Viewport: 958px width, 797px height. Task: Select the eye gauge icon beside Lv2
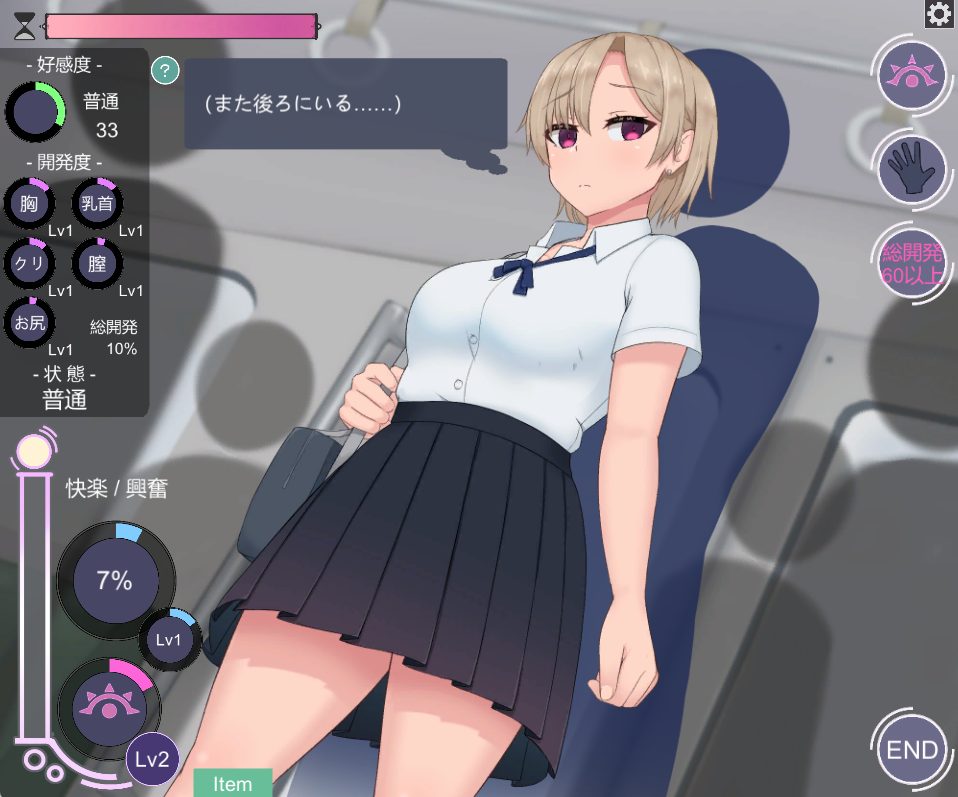(x=104, y=705)
